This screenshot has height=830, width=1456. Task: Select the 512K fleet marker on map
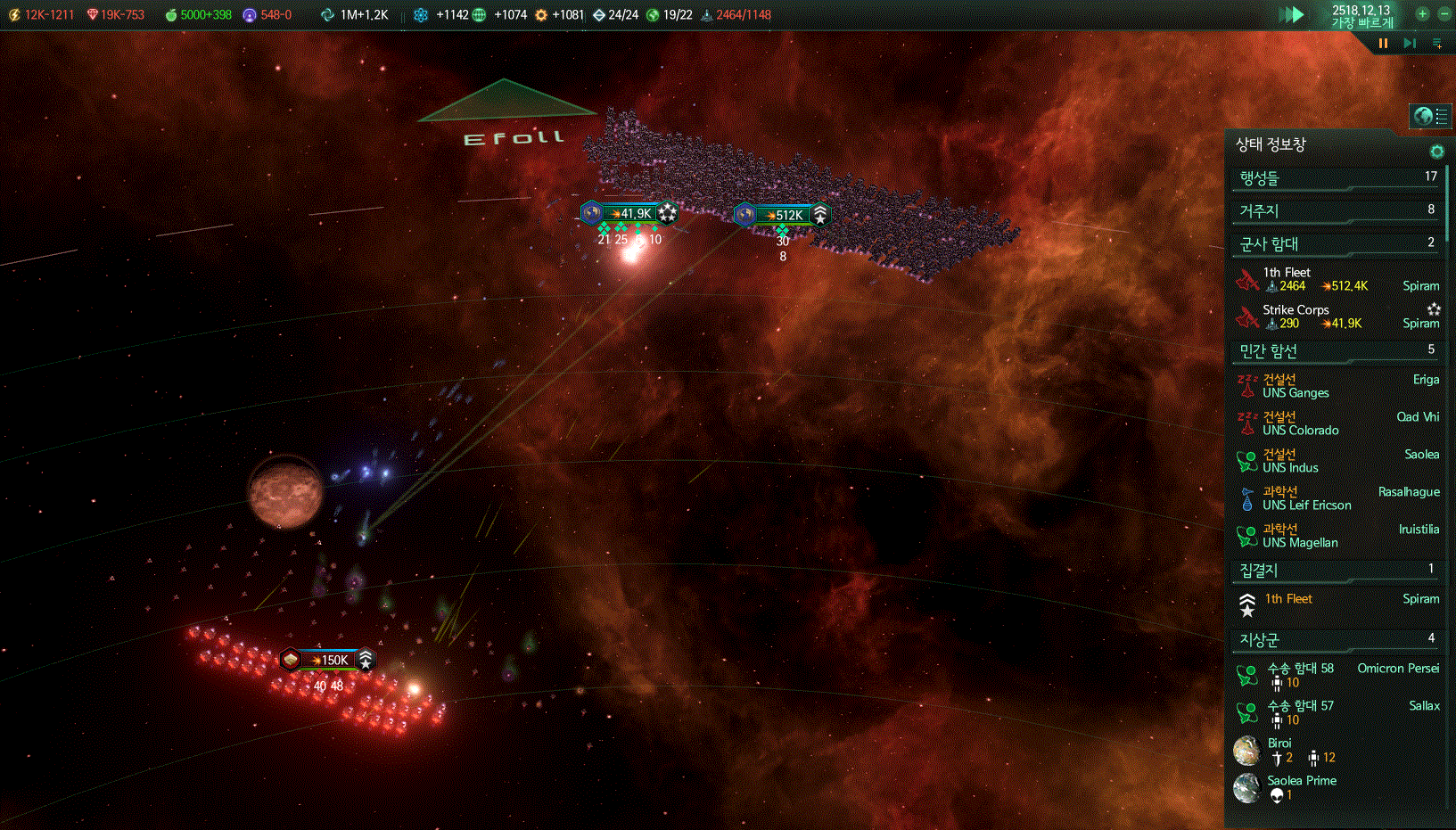tap(783, 215)
